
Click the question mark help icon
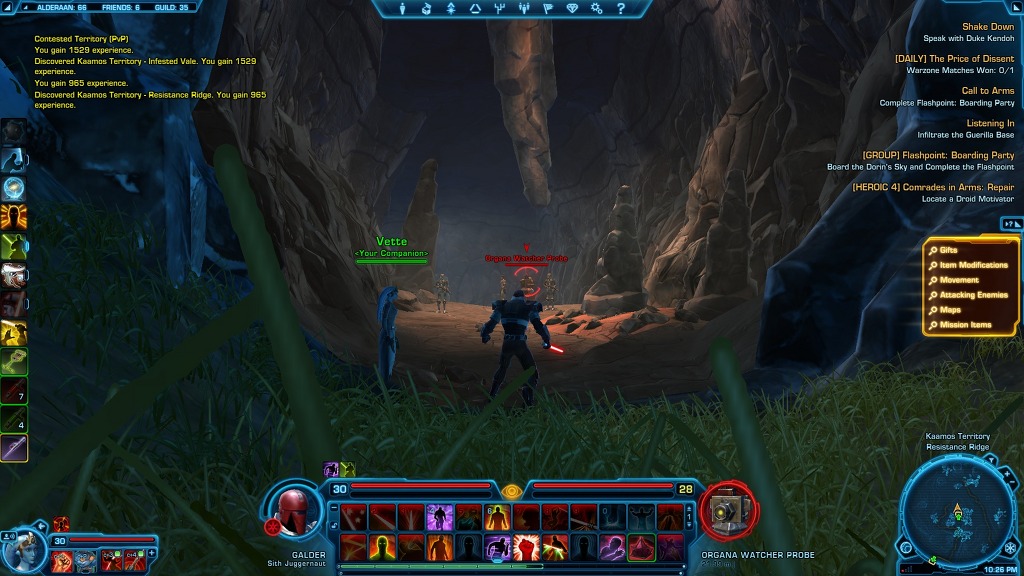click(x=621, y=9)
